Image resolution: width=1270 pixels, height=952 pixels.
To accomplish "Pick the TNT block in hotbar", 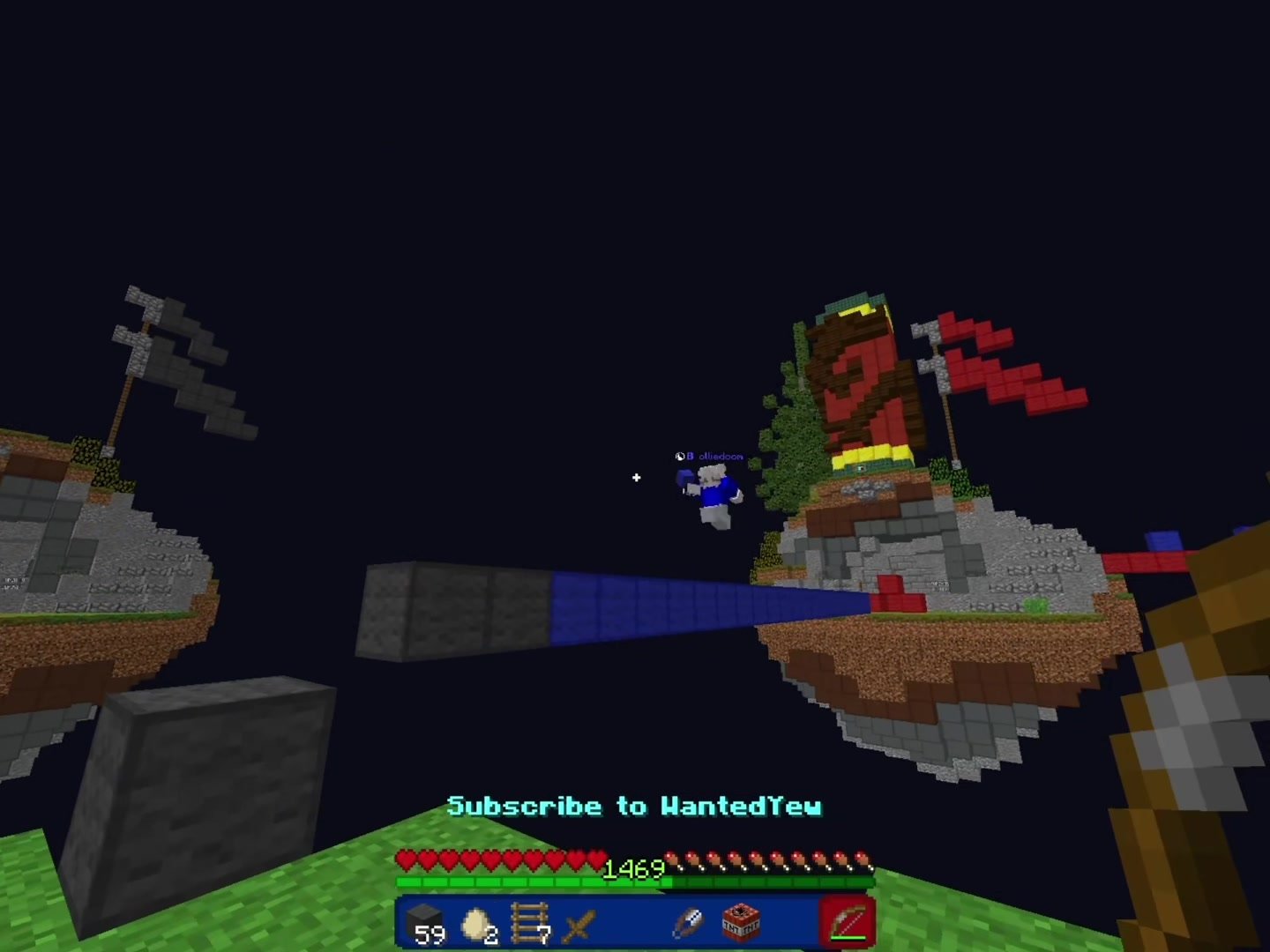I will (740, 923).
